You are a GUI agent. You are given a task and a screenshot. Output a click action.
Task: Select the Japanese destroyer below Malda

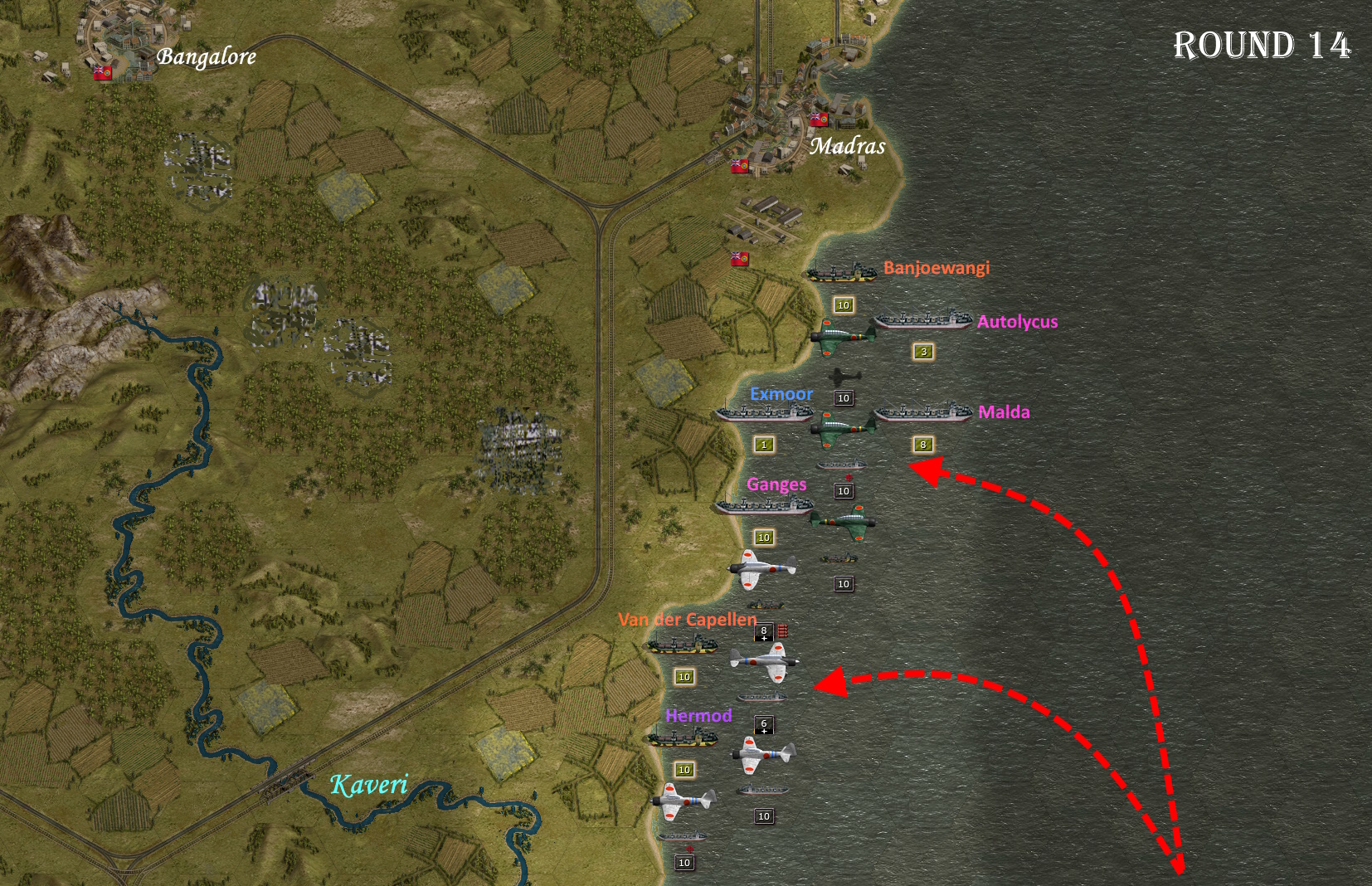[841, 465]
